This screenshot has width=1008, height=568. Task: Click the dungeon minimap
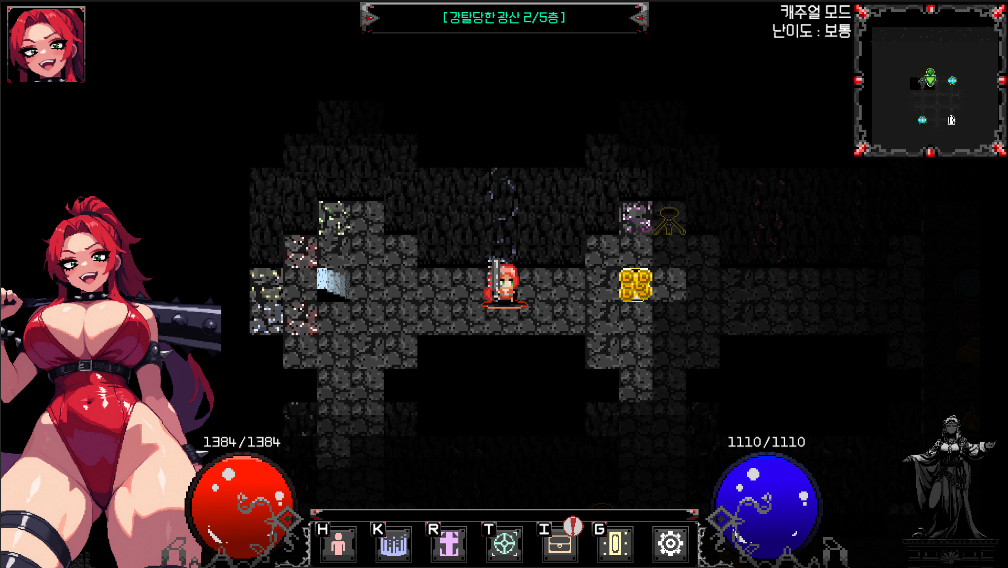pyautogui.click(x=930, y=81)
